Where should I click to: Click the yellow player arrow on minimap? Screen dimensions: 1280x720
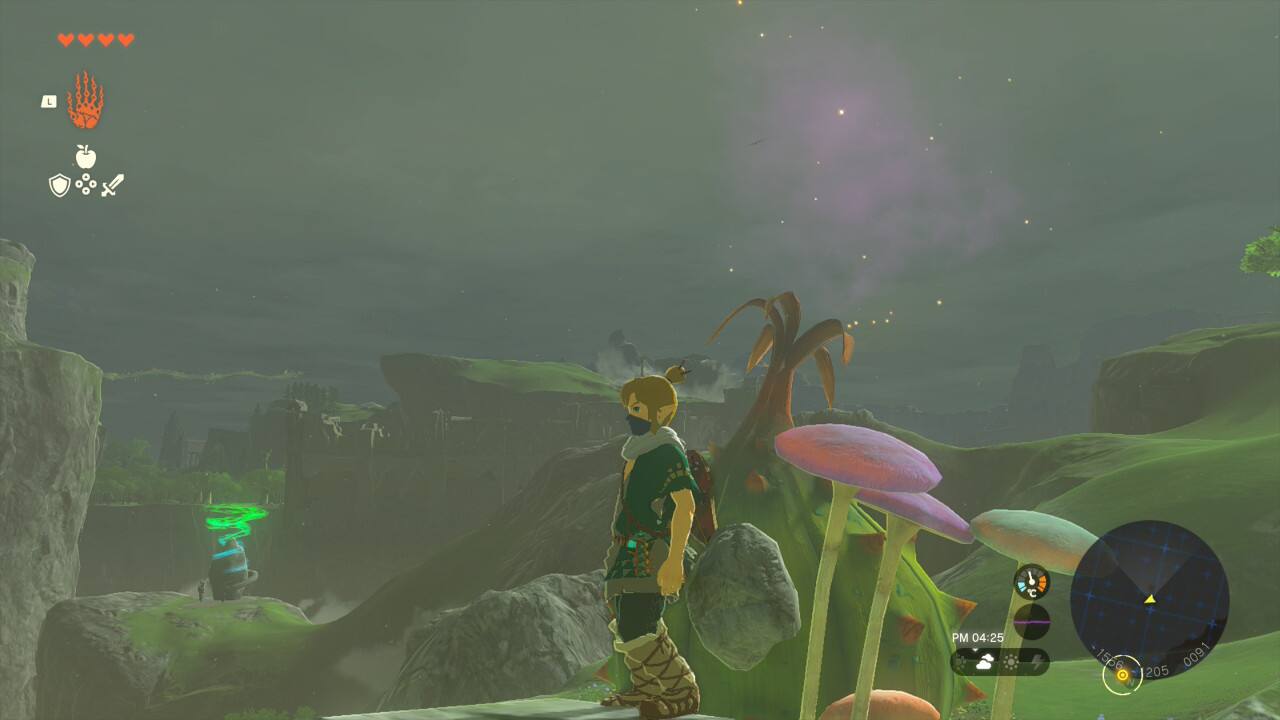[x=1150, y=599]
